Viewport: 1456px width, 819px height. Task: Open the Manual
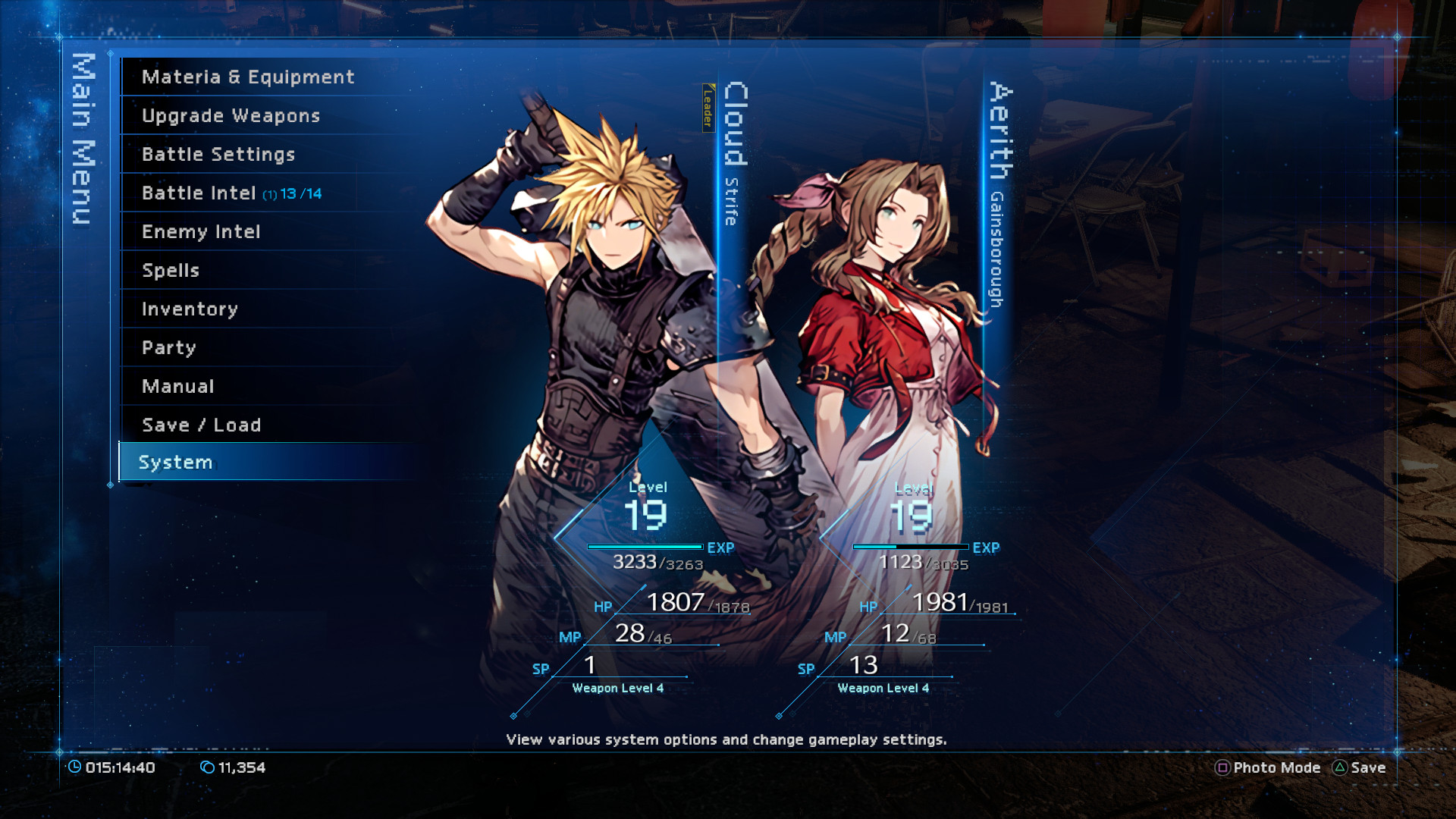coord(176,386)
